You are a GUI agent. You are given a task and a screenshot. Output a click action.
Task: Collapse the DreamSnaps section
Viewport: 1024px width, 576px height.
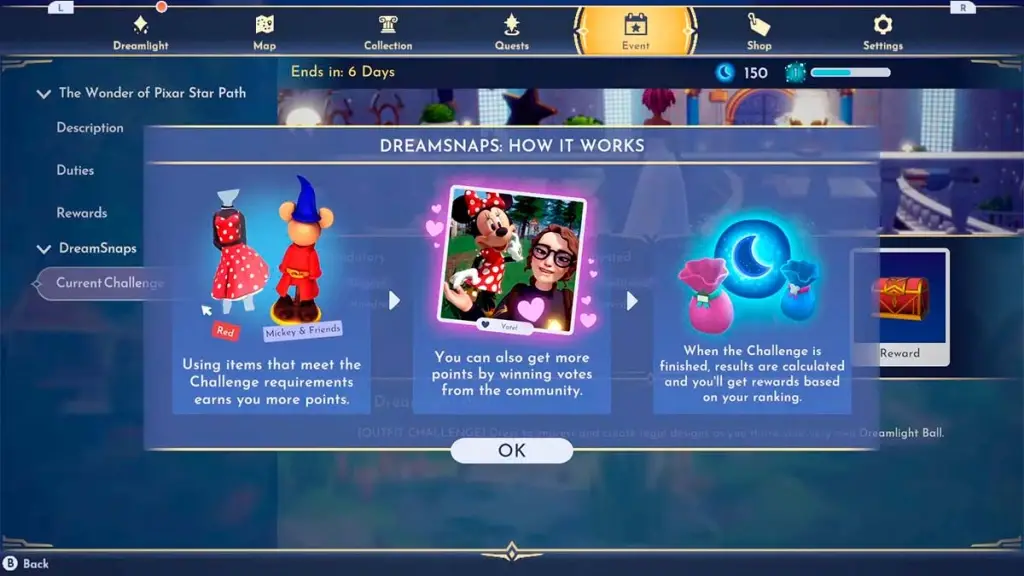click(x=44, y=249)
